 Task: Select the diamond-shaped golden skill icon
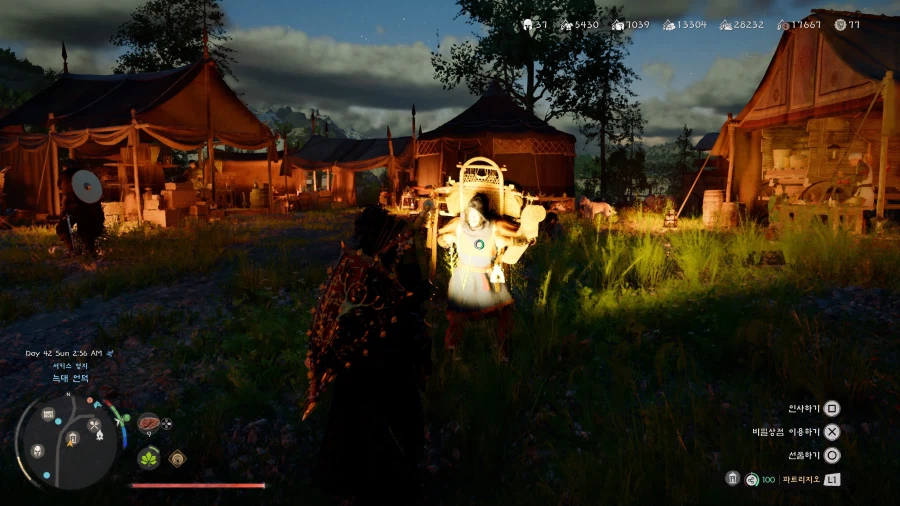click(x=177, y=458)
